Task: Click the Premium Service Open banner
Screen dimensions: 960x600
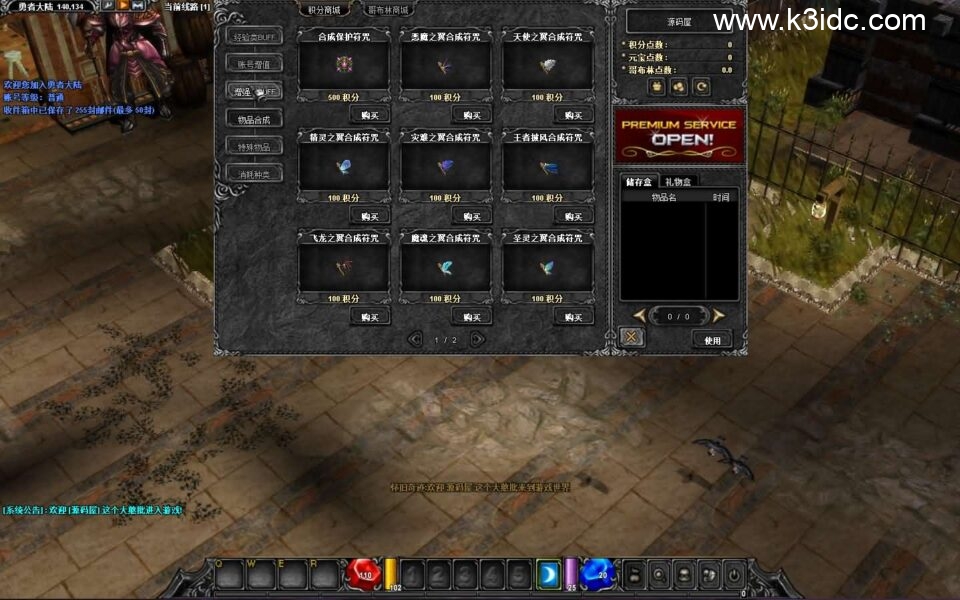Action: point(680,135)
